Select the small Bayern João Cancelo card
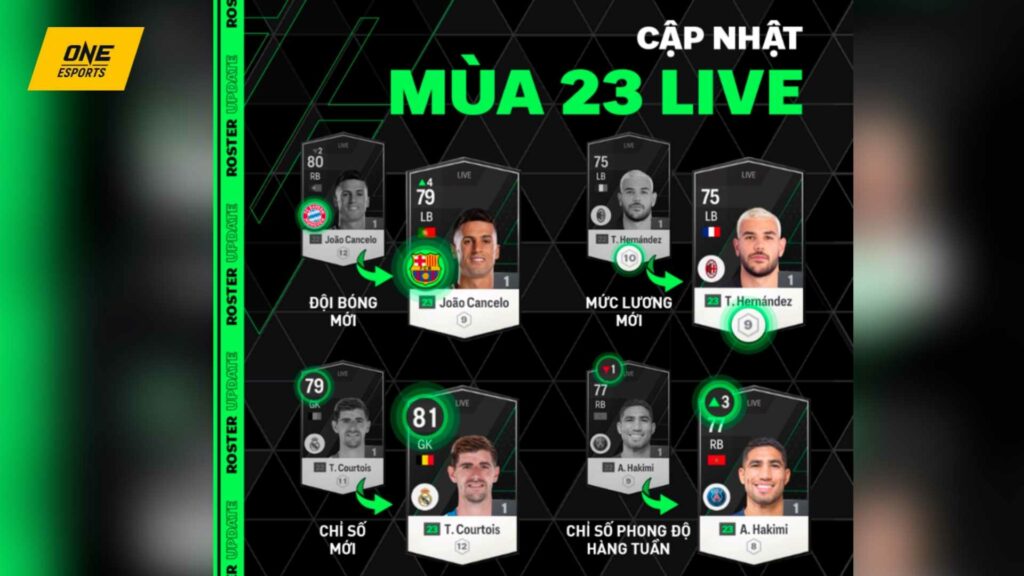The height and width of the screenshot is (576, 1024). [x=343, y=202]
